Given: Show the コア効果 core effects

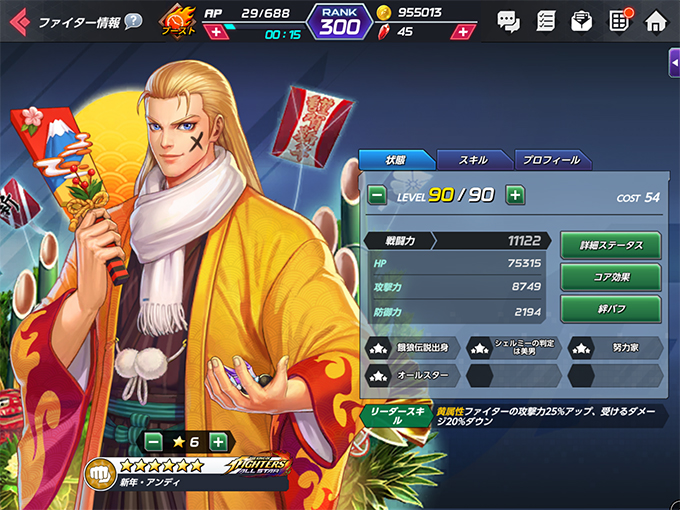Looking at the screenshot, I should [610, 276].
